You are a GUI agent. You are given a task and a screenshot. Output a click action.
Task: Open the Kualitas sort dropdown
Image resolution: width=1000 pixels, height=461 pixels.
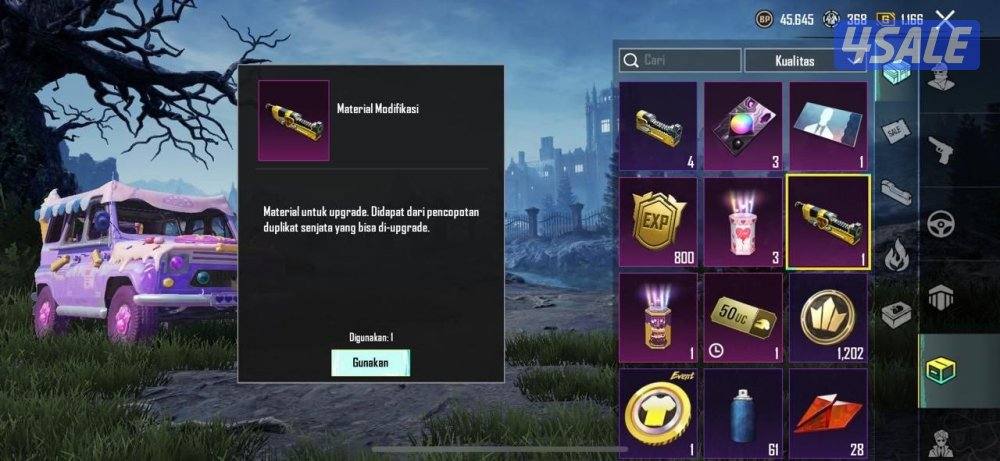[x=805, y=60]
